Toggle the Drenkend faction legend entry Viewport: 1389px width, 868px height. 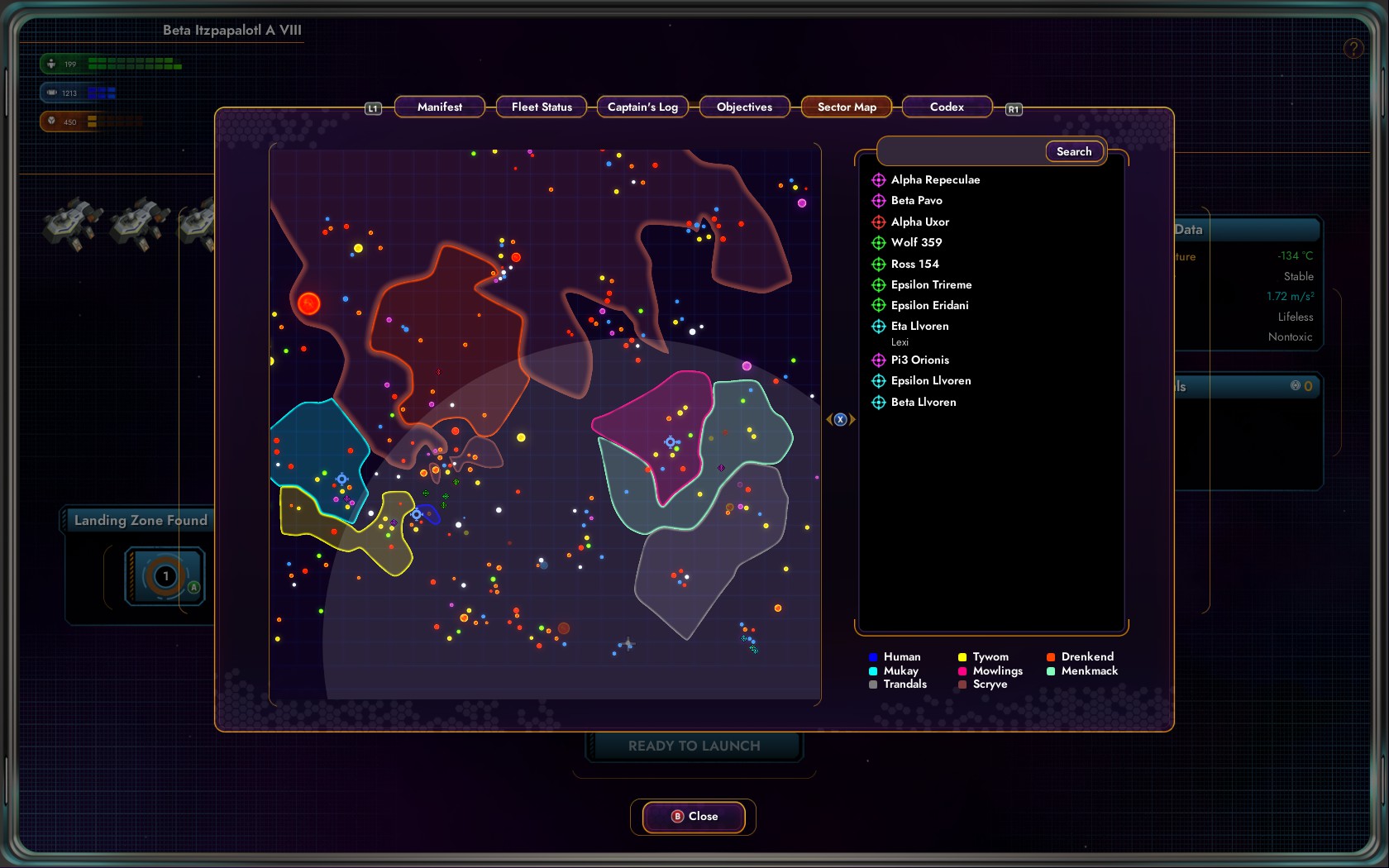[1051, 656]
